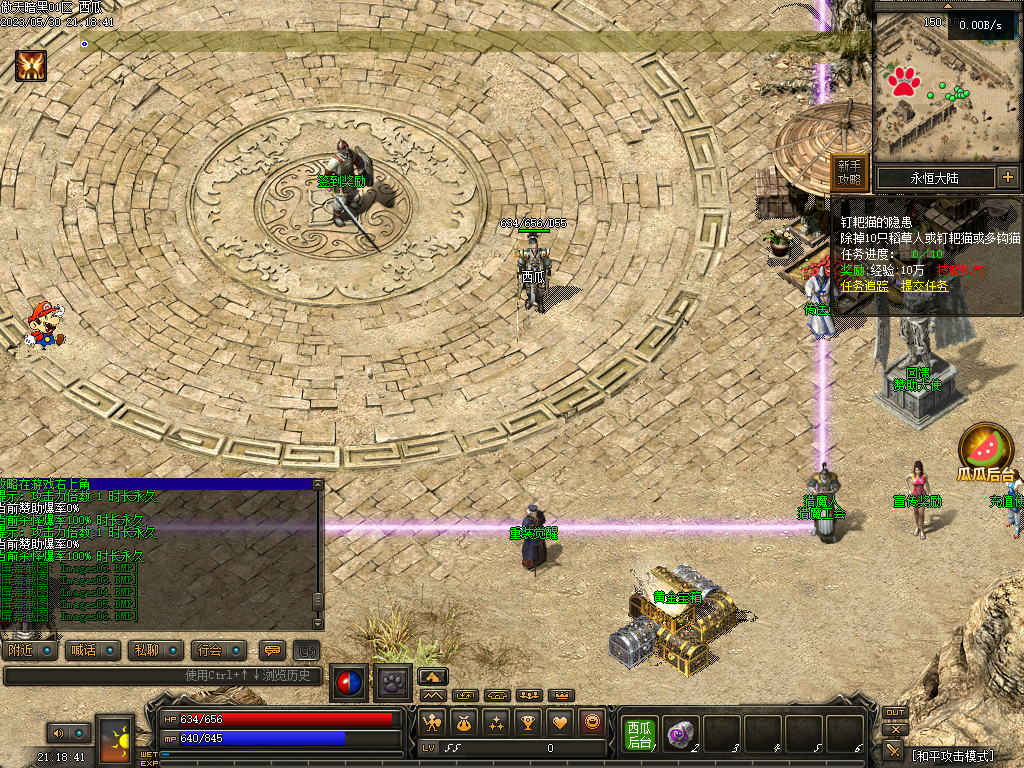Viewport: 1024px width, 768px height.
Task: Open the trophy icon in the menu bar
Action: [528, 722]
